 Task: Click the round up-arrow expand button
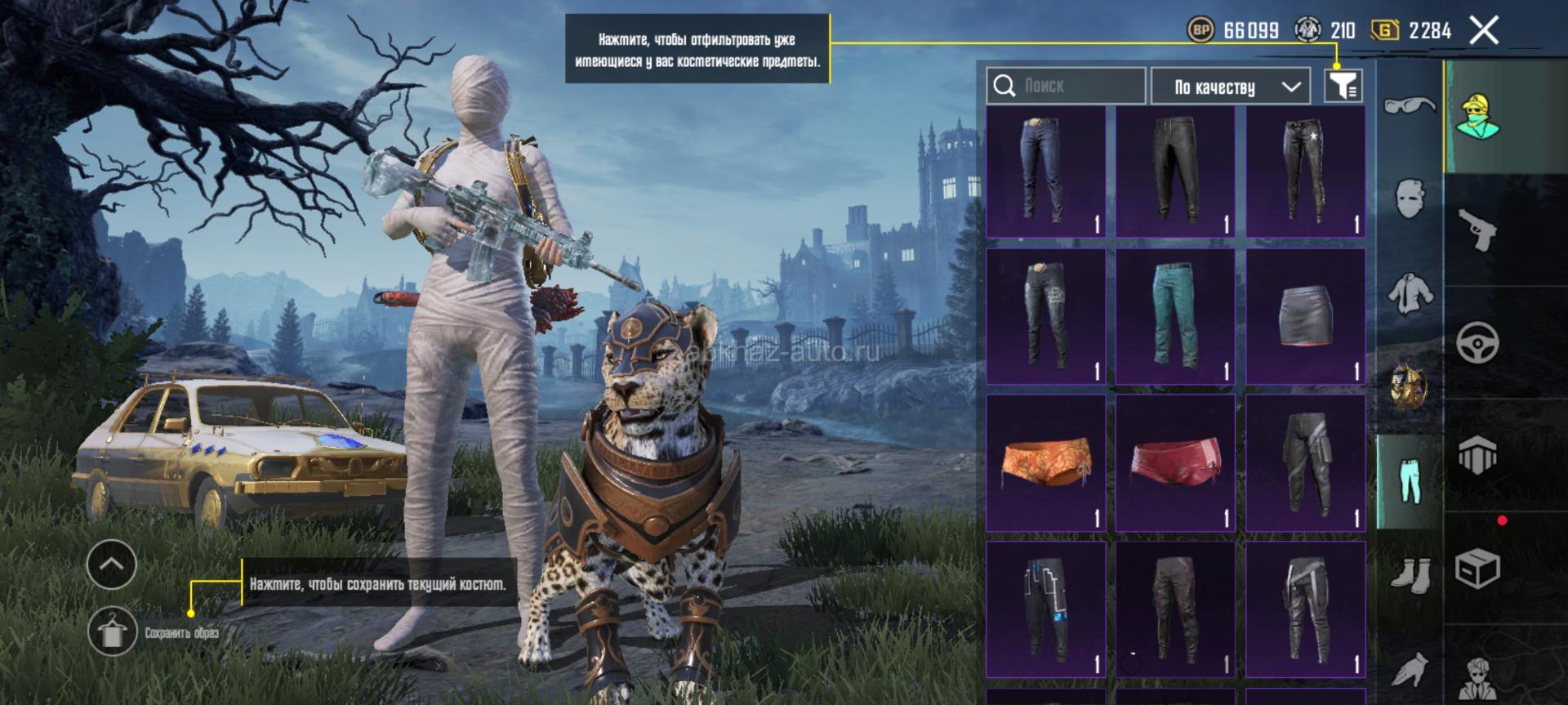click(x=112, y=564)
